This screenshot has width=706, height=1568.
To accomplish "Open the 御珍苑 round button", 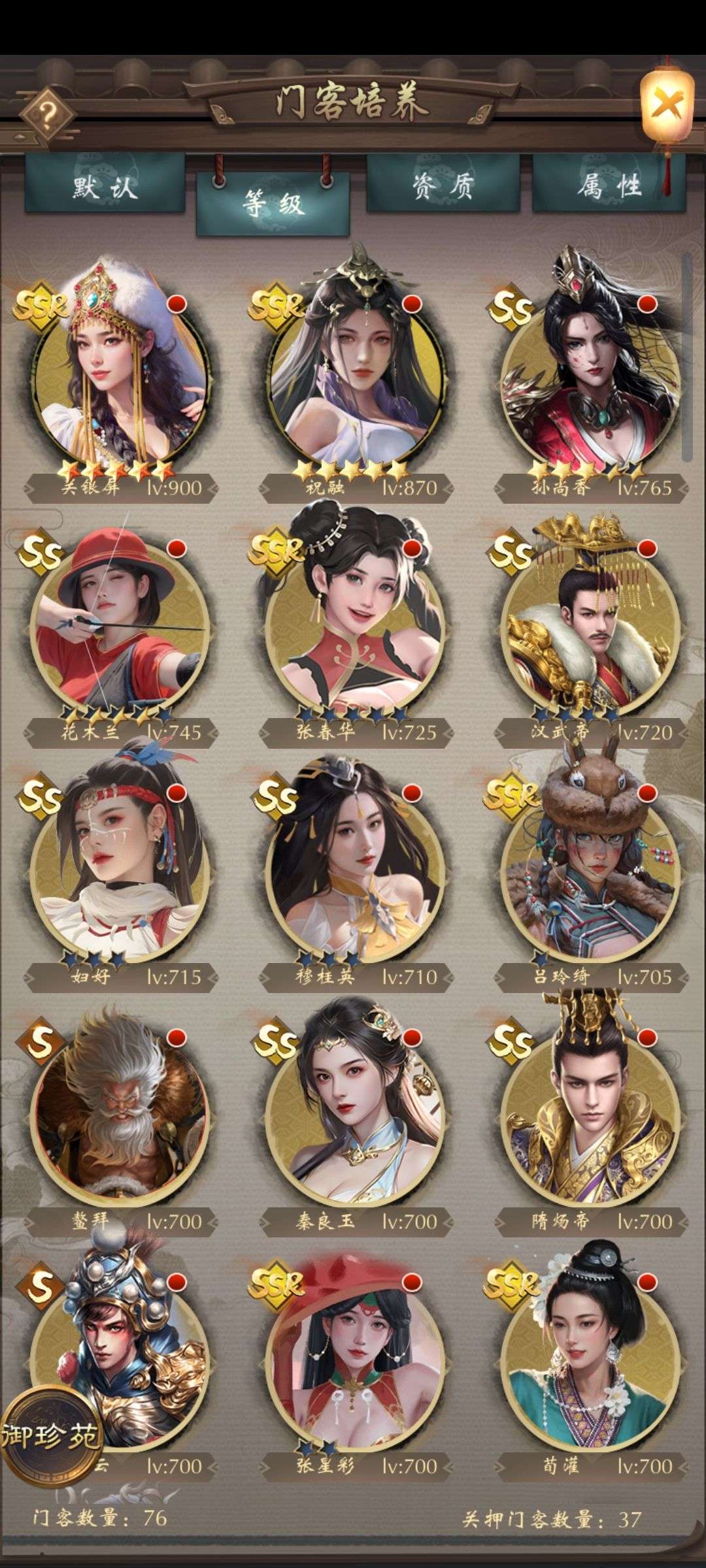I will (x=51, y=1435).
